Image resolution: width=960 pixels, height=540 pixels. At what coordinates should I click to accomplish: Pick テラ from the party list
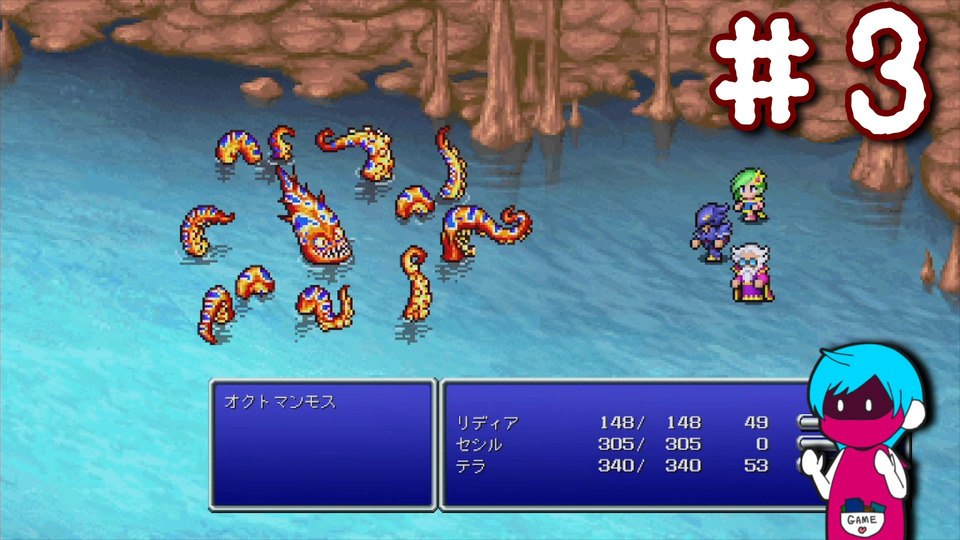[x=472, y=466]
